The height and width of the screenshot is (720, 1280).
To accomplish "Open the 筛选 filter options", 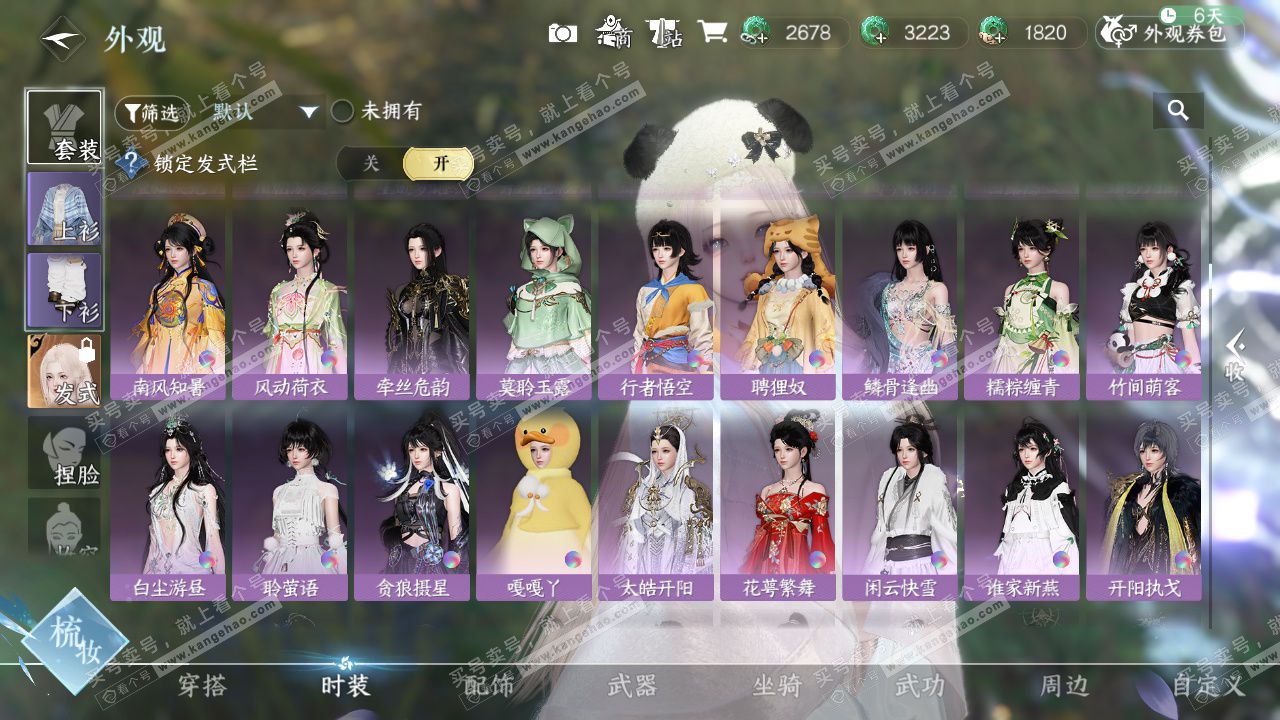I will coord(152,112).
